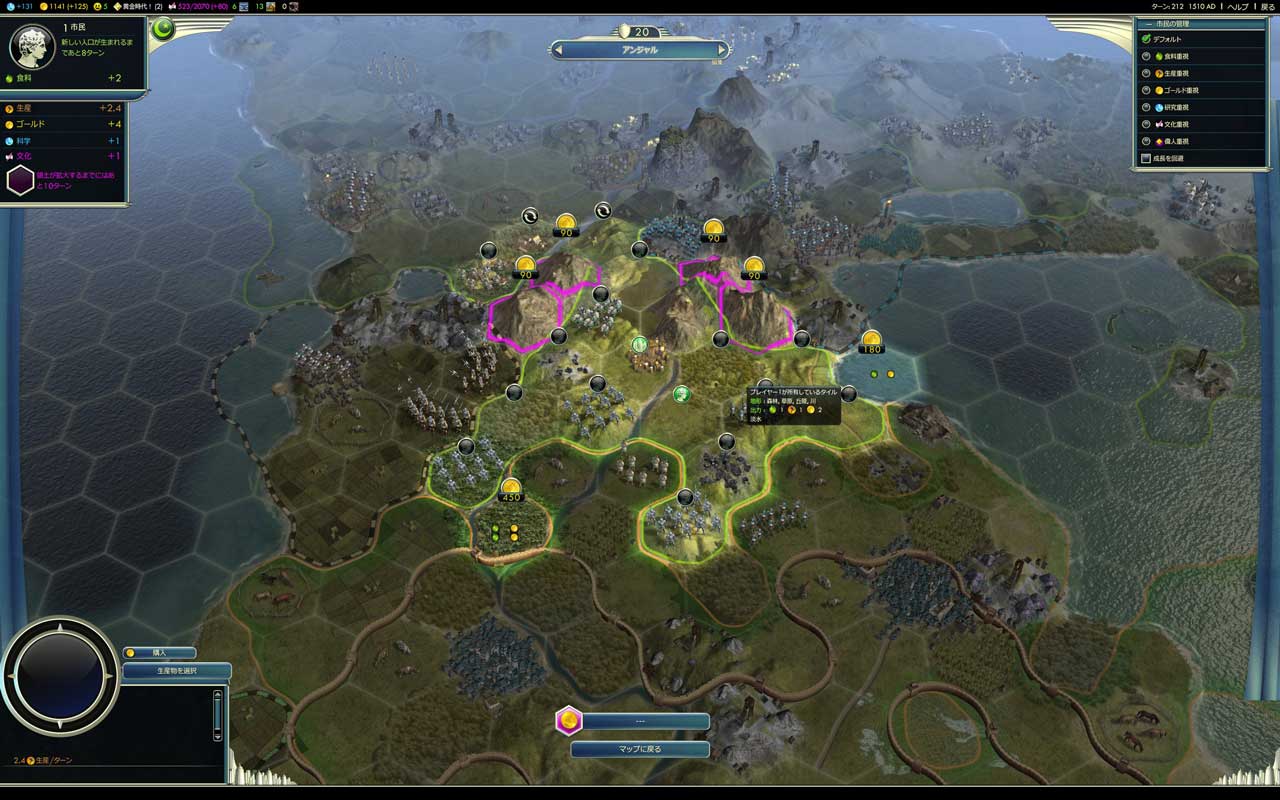Screen dimensions: 1280x800
Task: Choose 食料重視 food focus
Action: [1147, 56]
